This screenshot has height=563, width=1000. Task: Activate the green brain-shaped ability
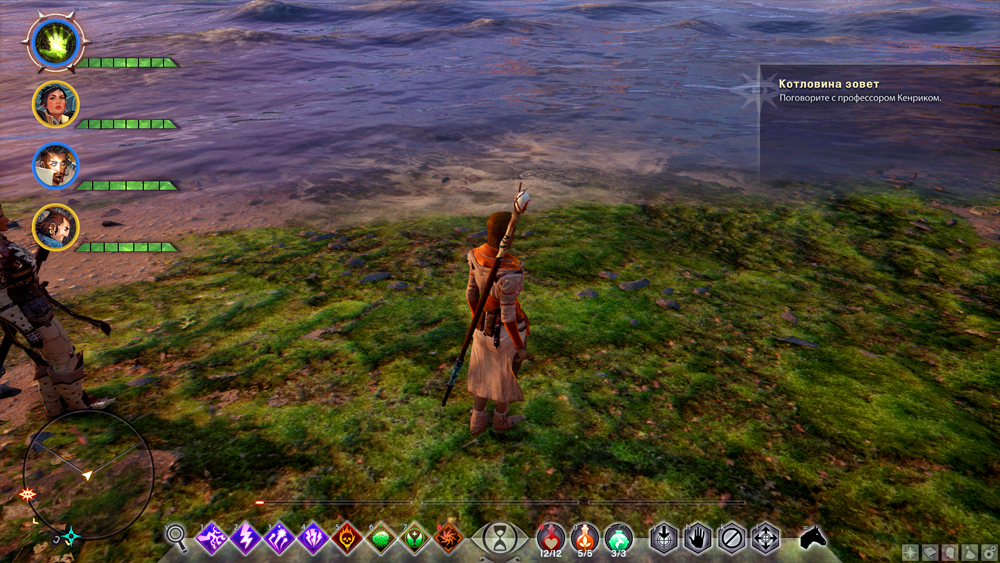(x=381, y=538)
